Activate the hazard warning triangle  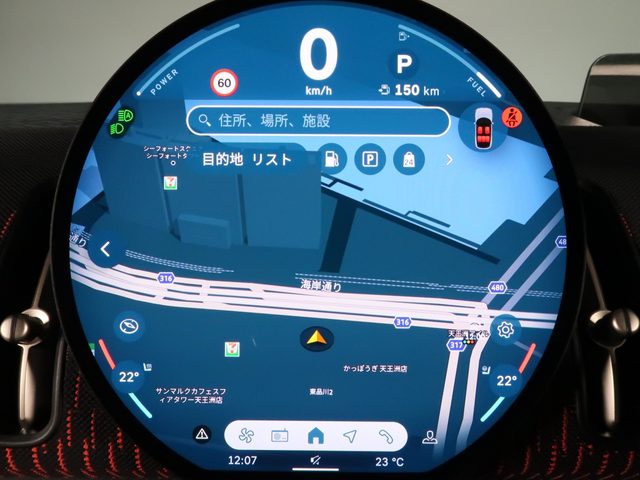tap(203, 434)
